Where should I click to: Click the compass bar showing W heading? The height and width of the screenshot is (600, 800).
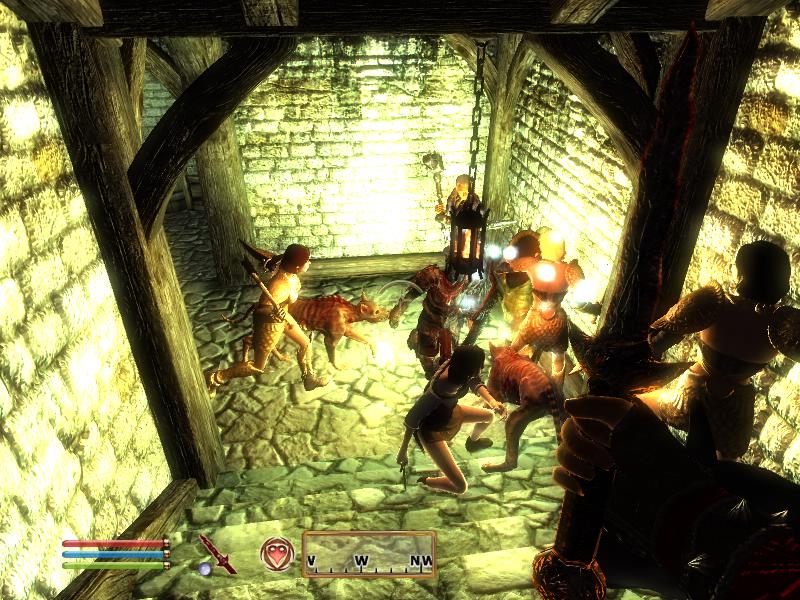point(369,554)
